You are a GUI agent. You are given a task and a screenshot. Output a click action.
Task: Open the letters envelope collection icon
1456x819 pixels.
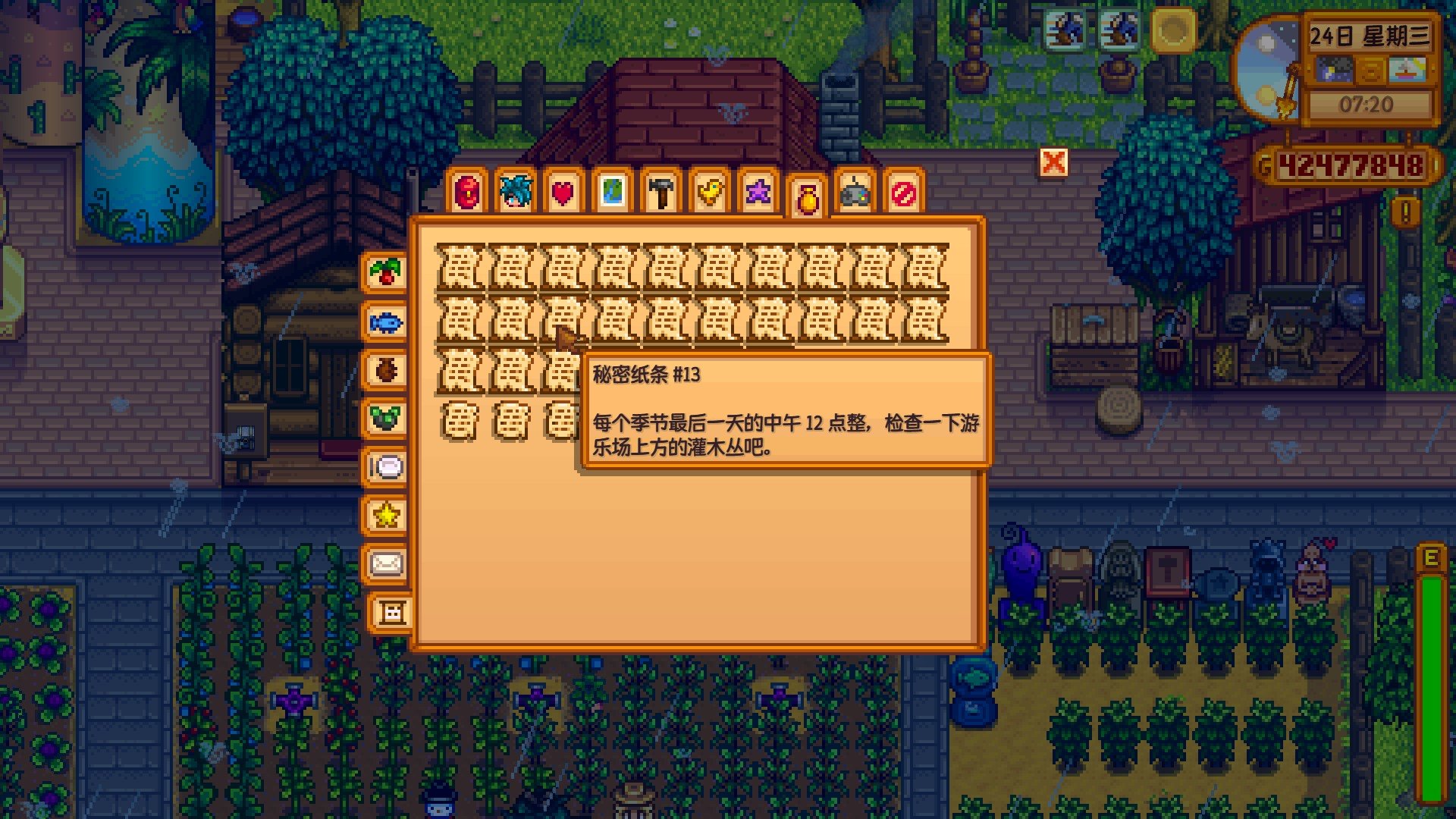click(387, 565)
